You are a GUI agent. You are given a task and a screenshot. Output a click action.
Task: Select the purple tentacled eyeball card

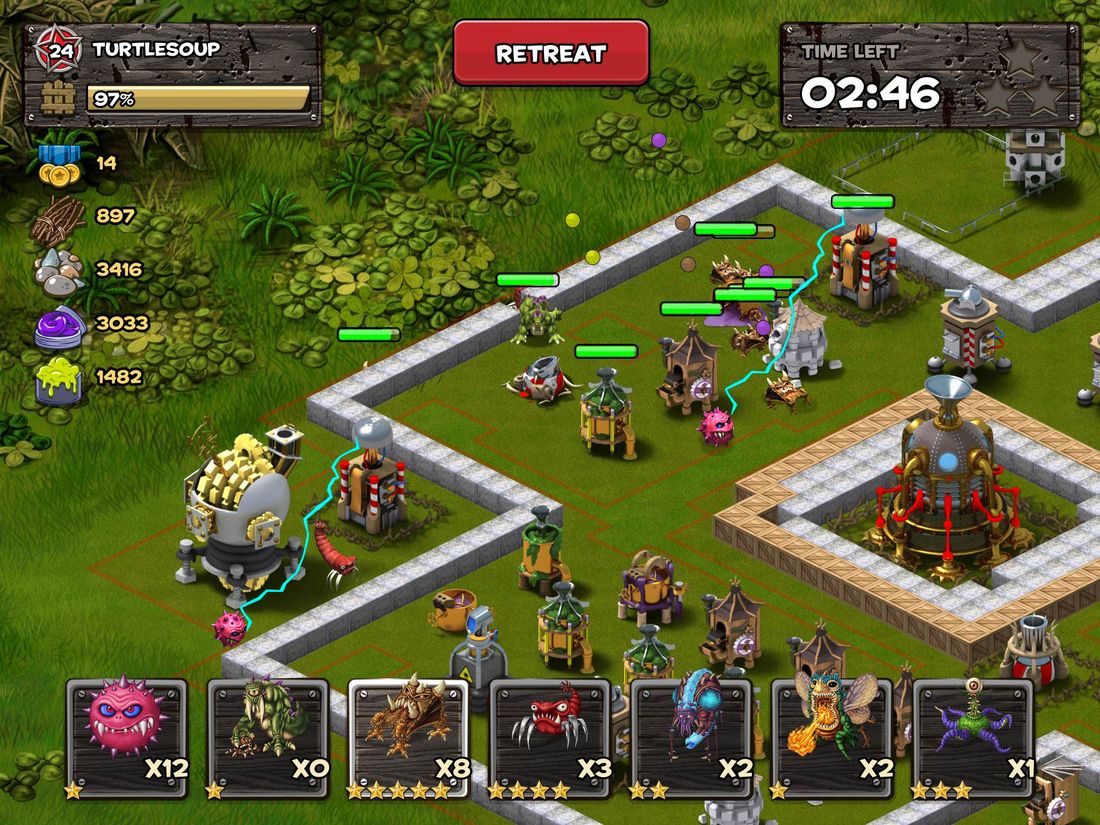[x=973, y=738]
